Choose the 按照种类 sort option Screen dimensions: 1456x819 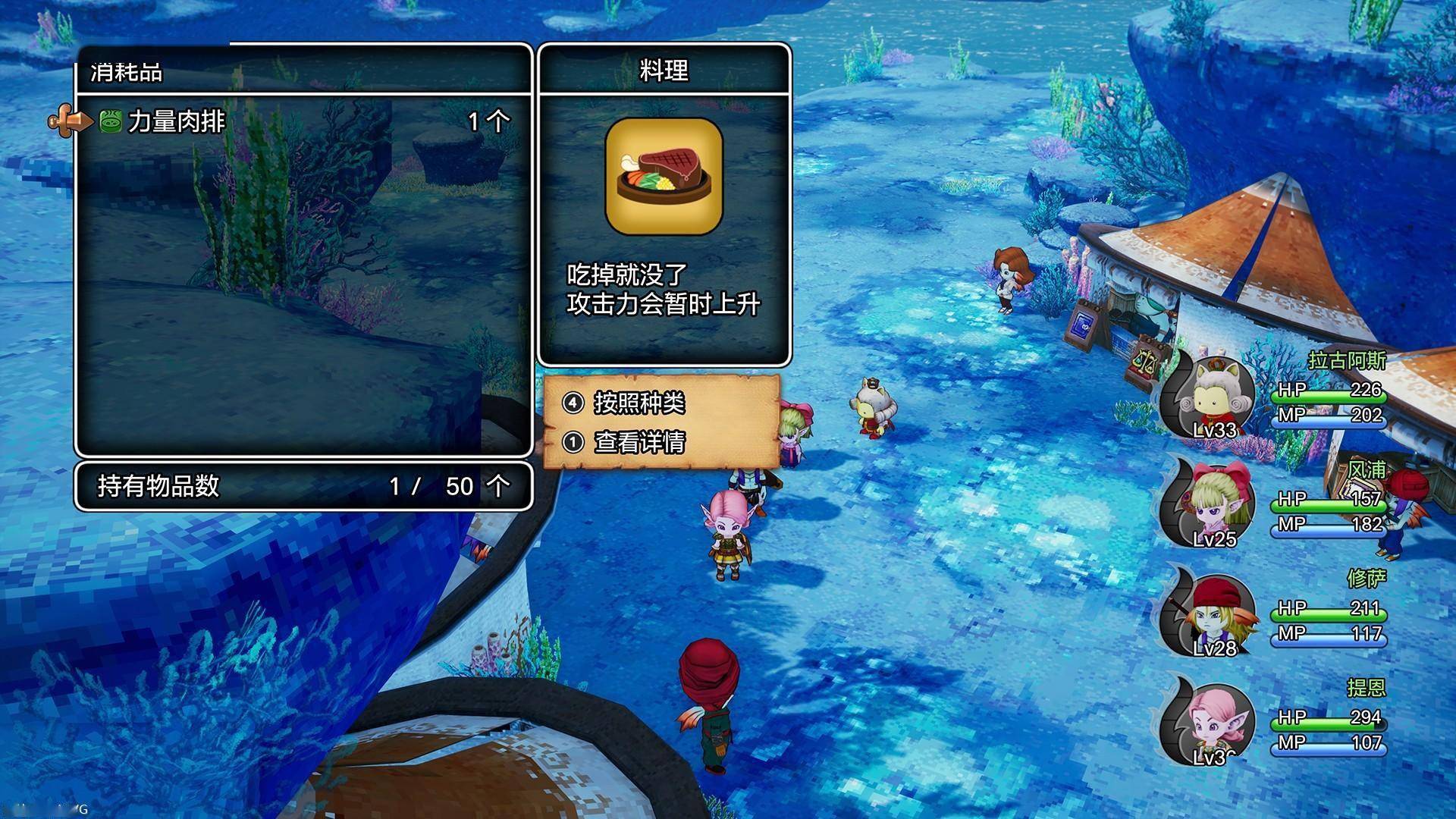pyautogui.click(x=639, y=403)
